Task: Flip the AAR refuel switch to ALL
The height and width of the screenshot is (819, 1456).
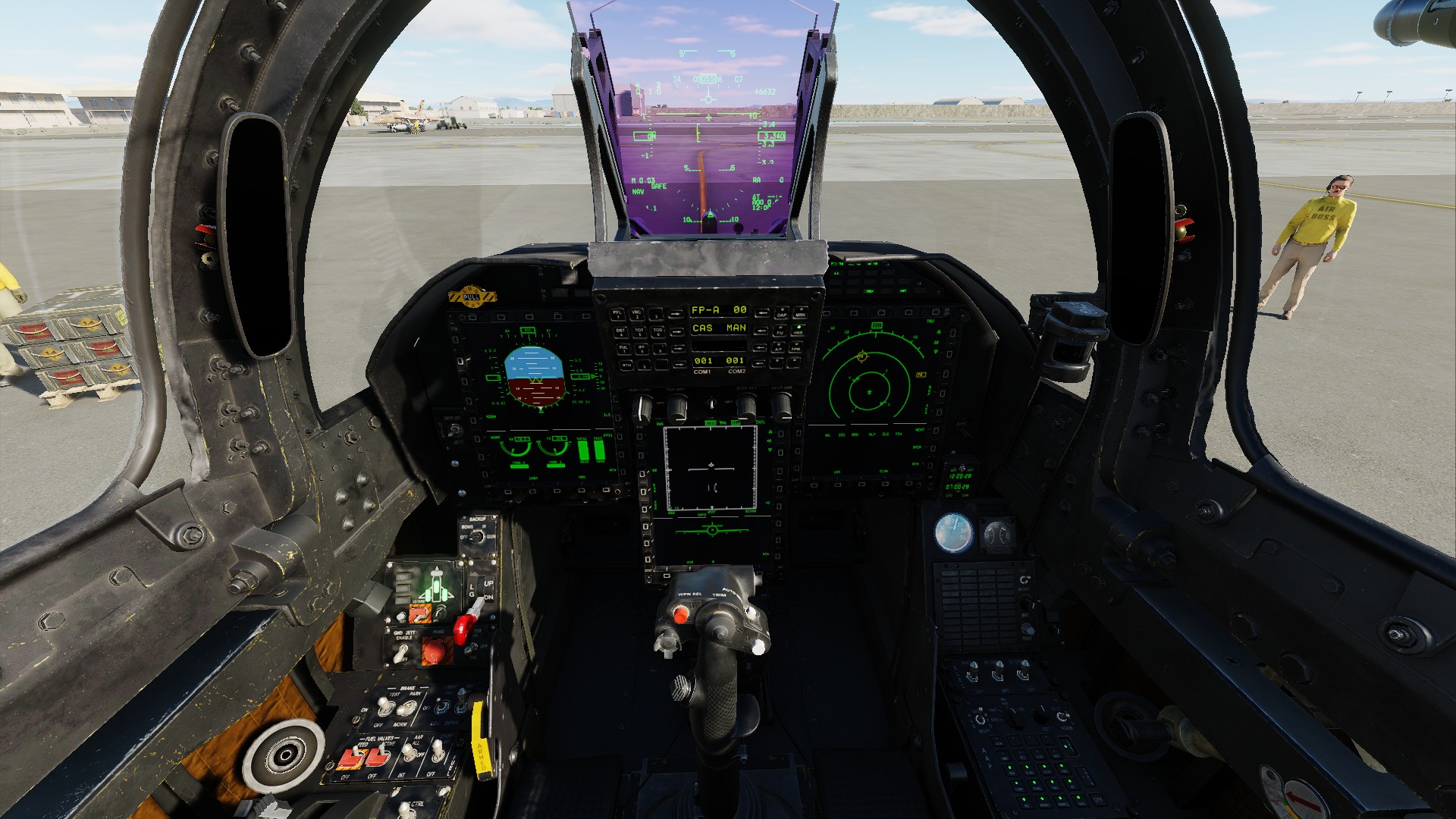Action: tap(408, 752)
